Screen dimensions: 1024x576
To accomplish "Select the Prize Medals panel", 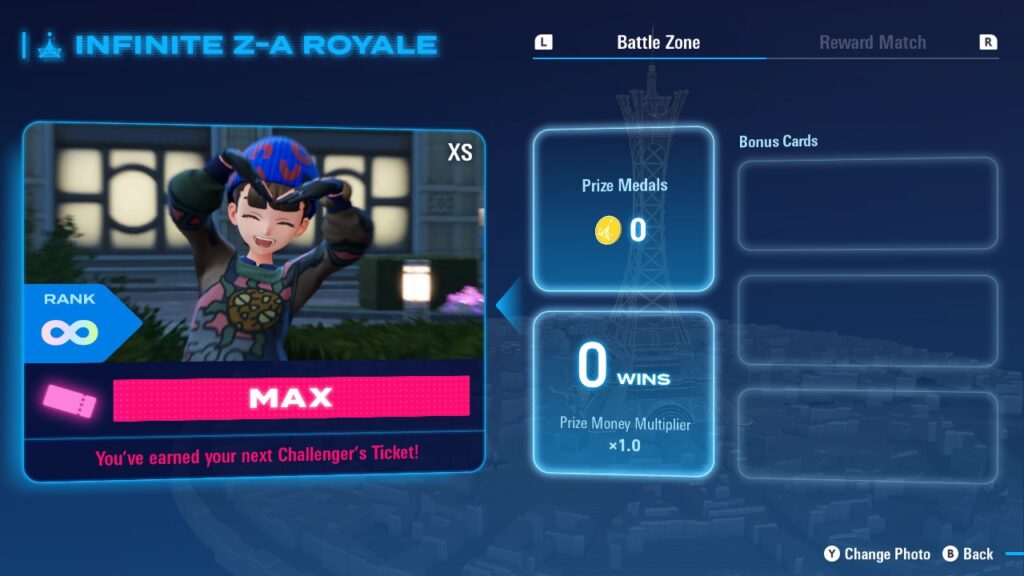I will (624, 209).
